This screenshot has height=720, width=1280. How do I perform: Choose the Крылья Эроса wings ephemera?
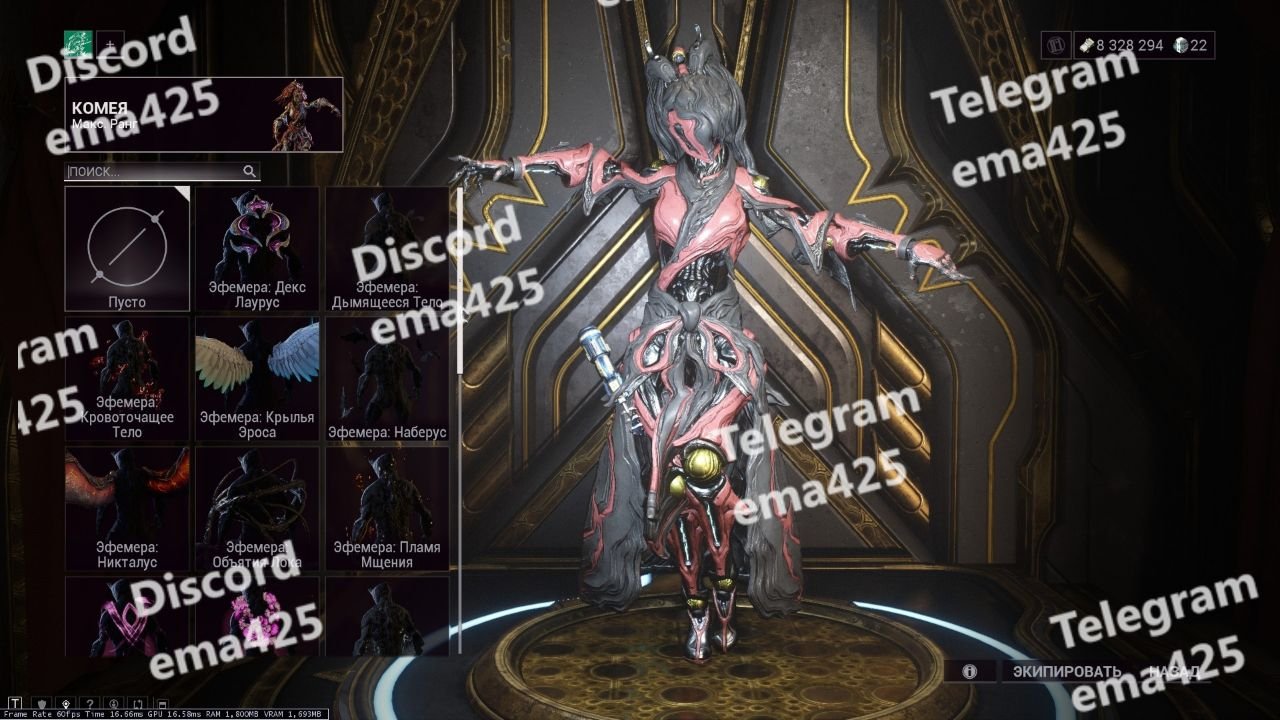click(257, 378)
